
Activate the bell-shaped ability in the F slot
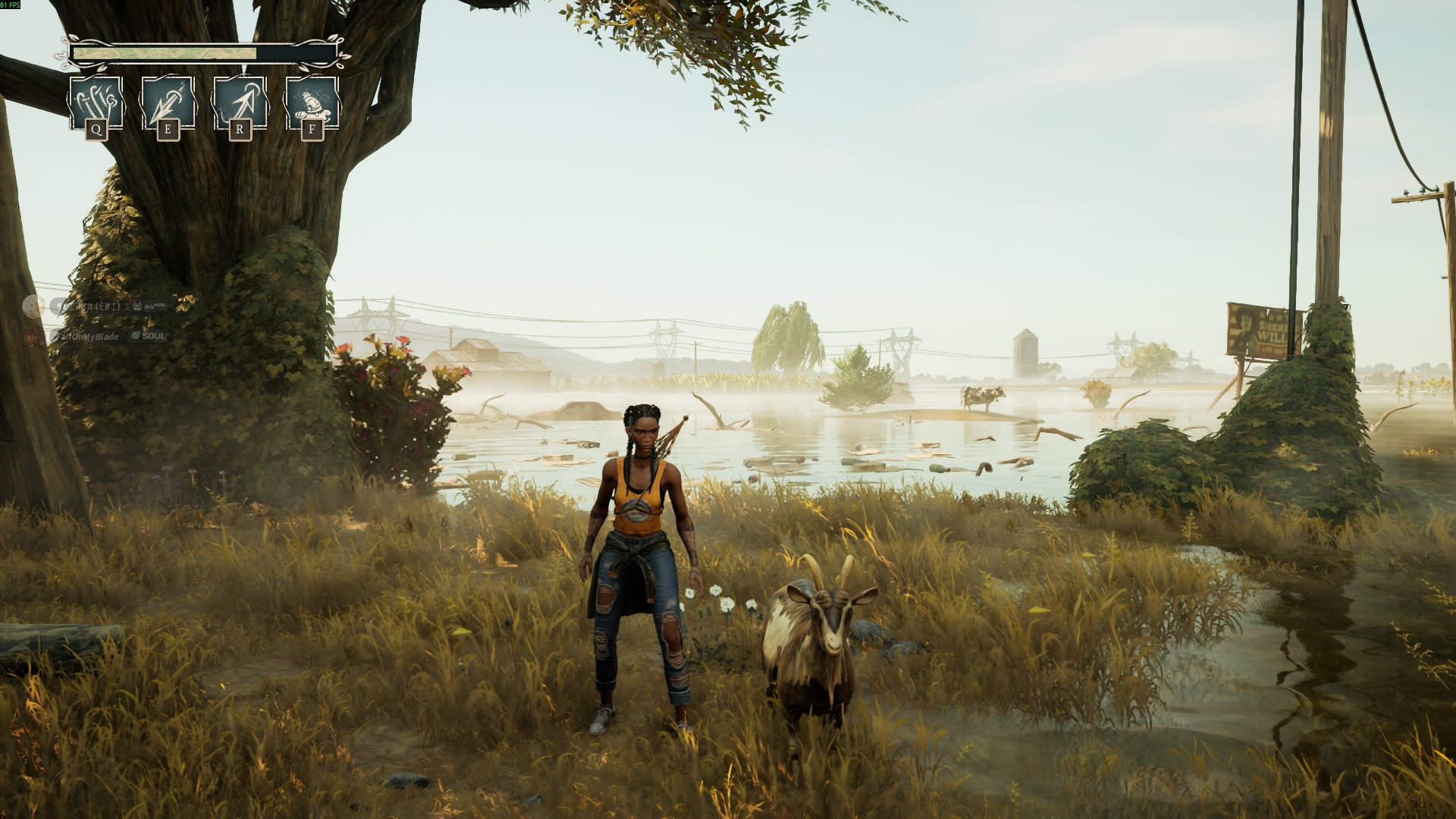tap(312, 104)
